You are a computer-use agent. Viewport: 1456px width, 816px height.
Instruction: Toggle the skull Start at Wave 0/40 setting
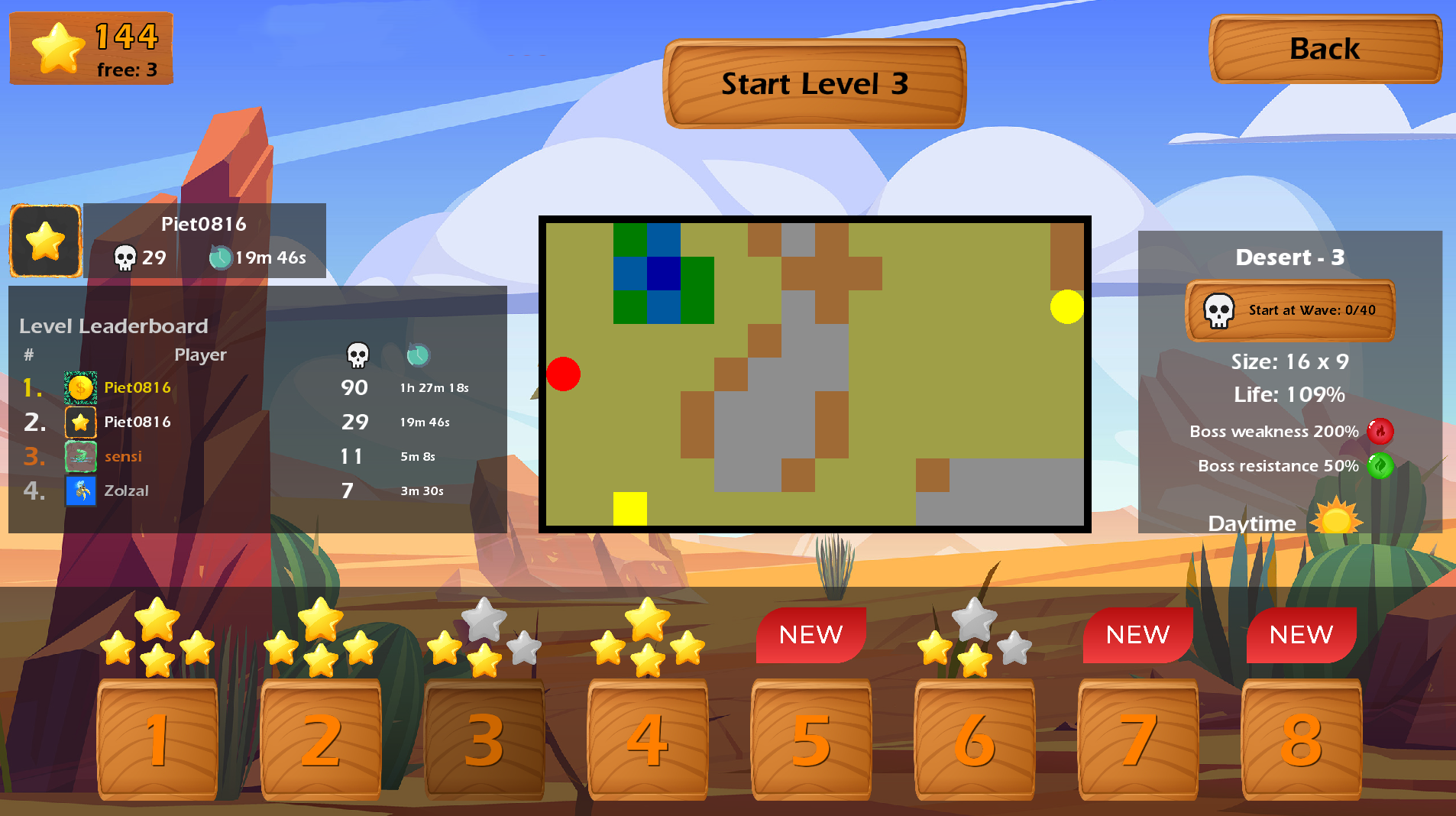(1289, 311)
